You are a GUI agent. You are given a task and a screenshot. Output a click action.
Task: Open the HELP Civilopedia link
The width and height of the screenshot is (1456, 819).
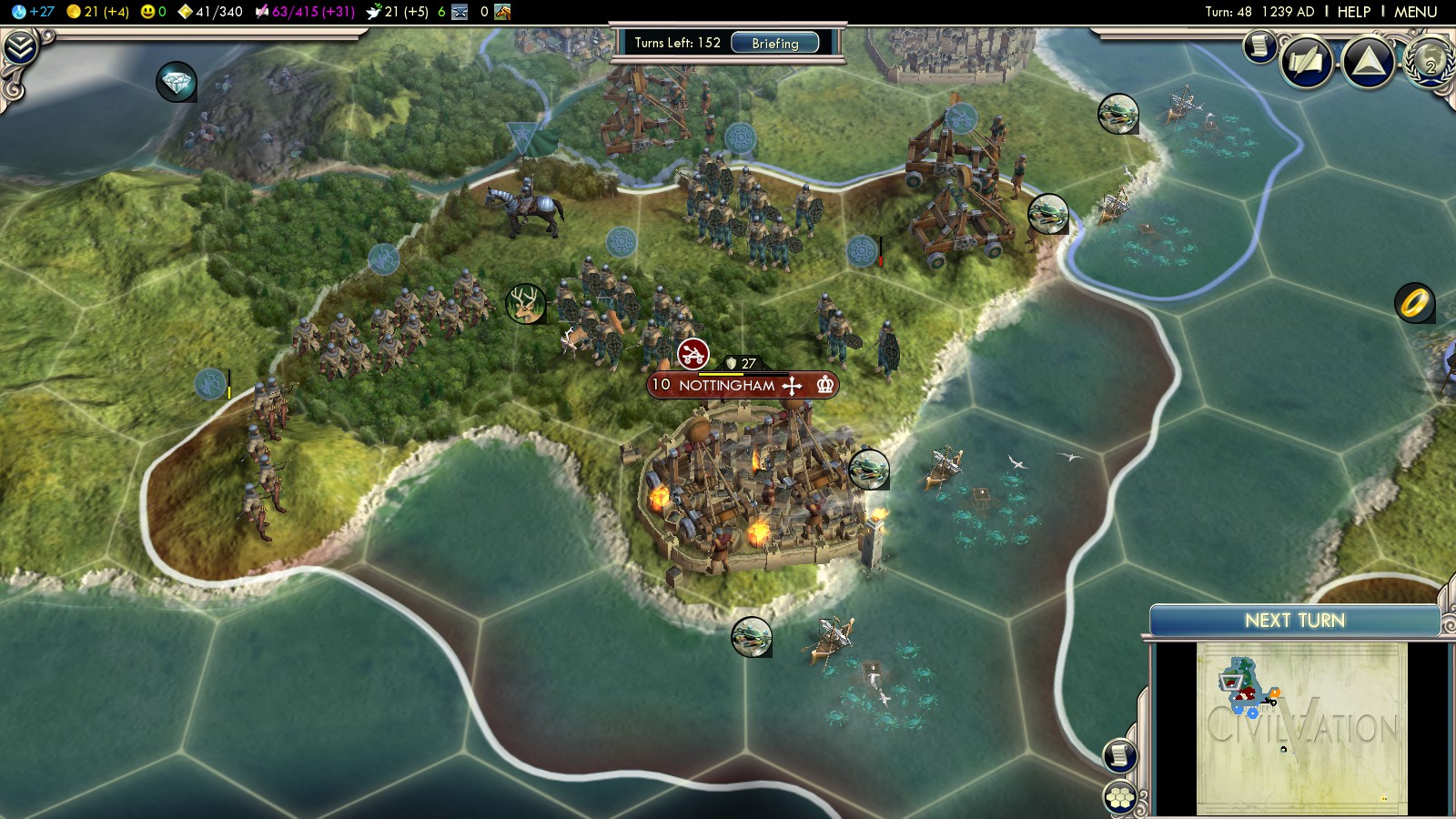[x=1353, y=12]
